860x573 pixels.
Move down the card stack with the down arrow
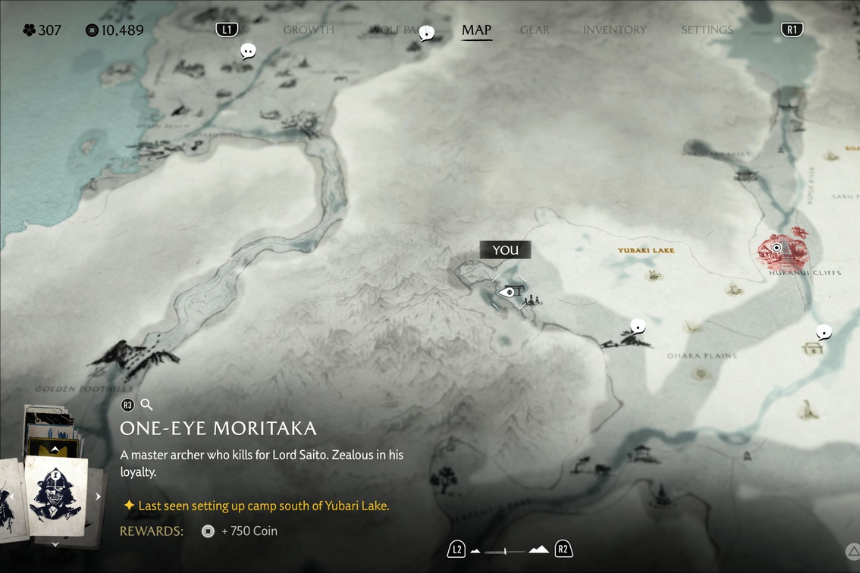point(54,544)
